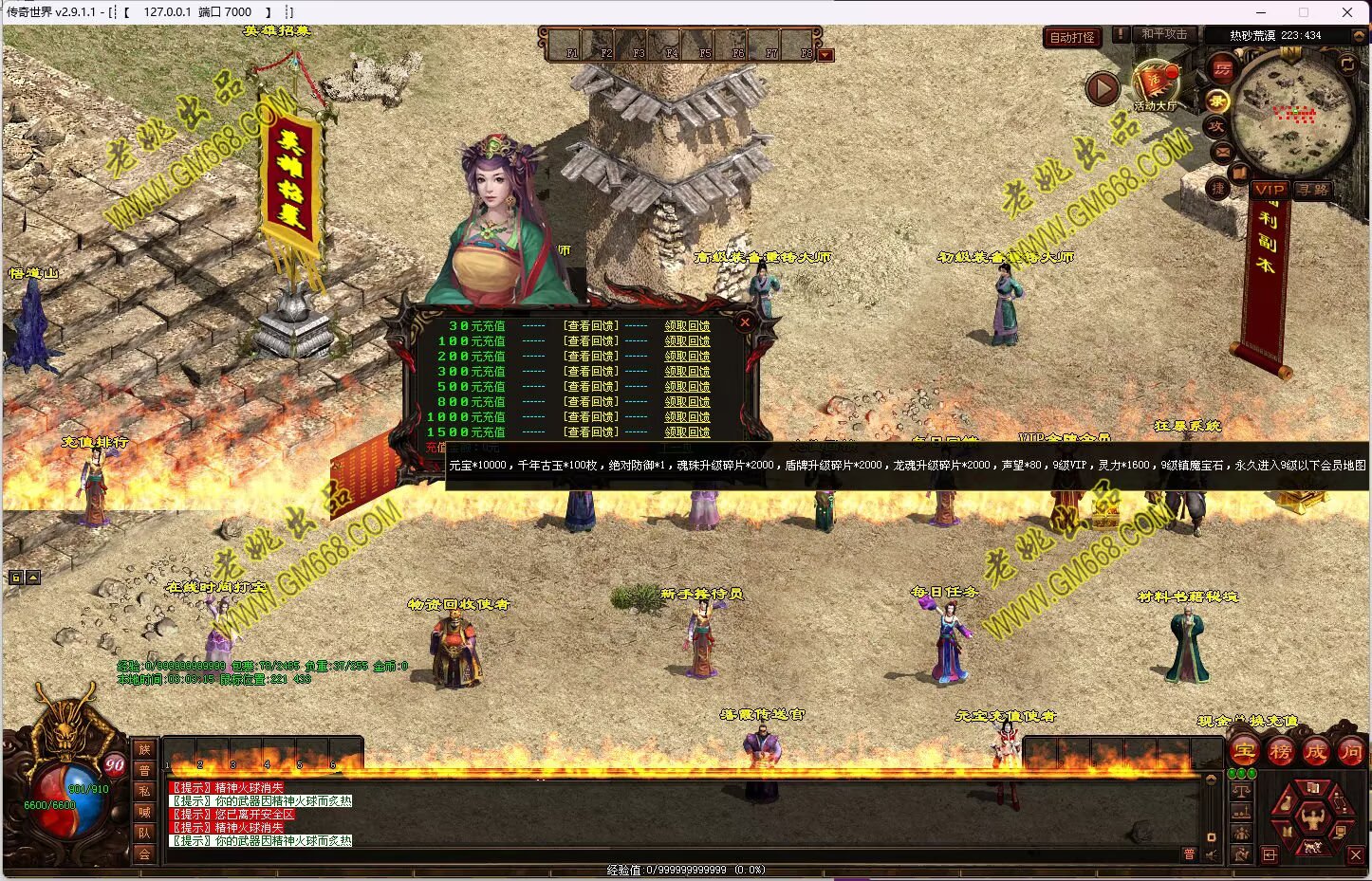Image resolution: width=1372 pixels, height=881 pixels.
Task: Open the mail envelope icon
Action: point(1222,151)
